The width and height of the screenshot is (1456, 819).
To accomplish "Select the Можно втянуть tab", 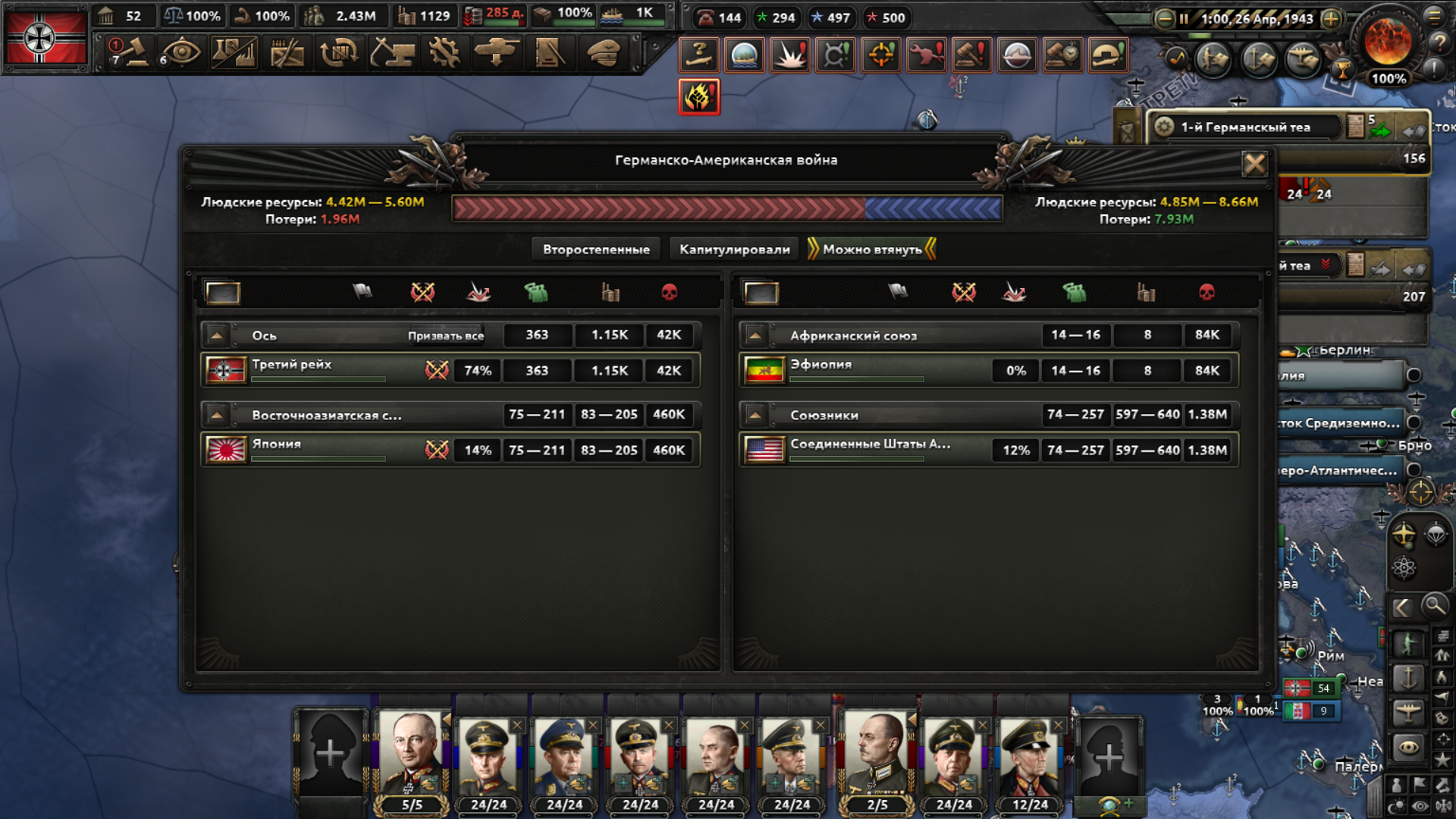I will pos(872,249).
